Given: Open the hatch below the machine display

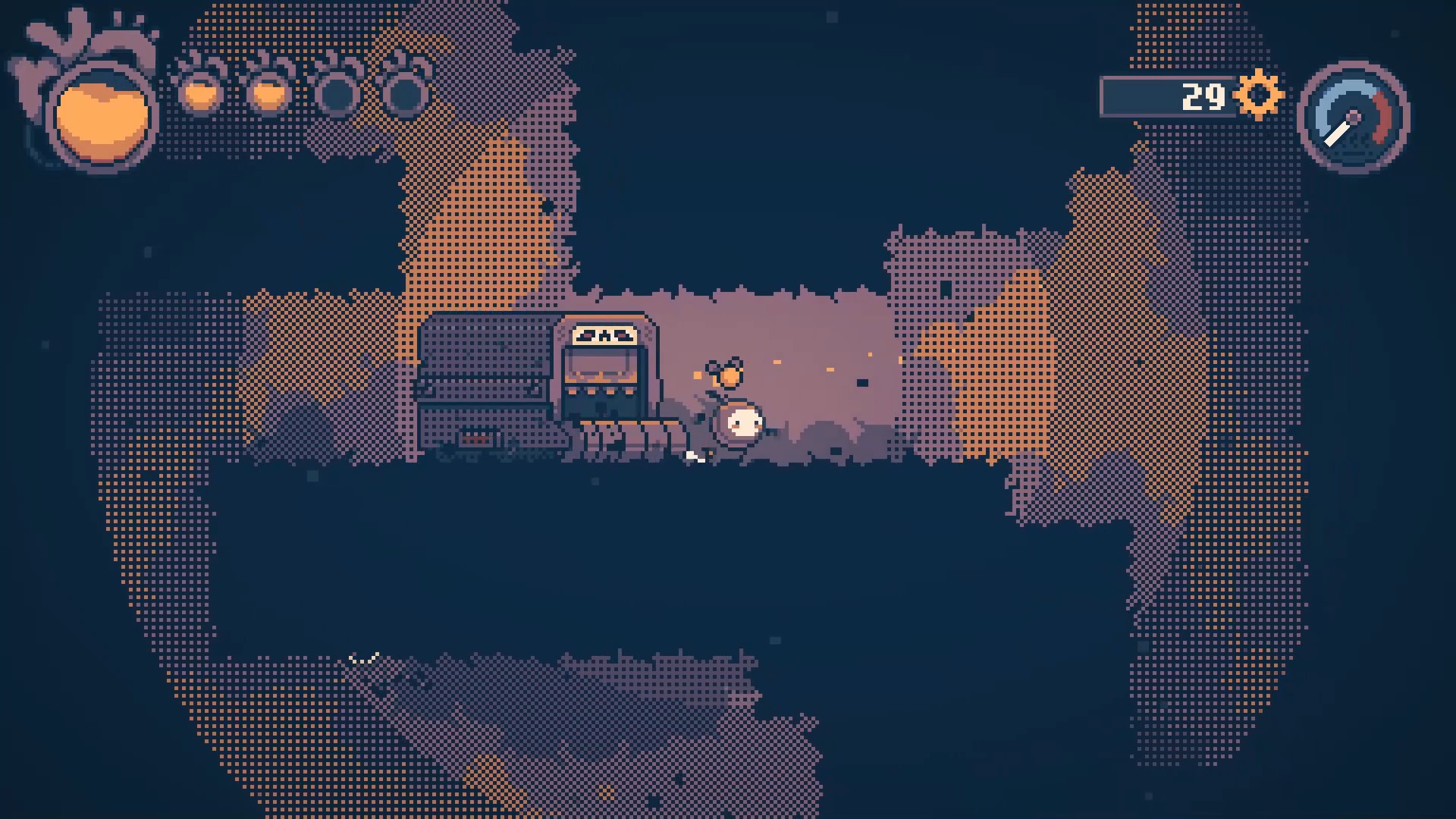Looking at the screenshot, I should (x=603, y=406).
